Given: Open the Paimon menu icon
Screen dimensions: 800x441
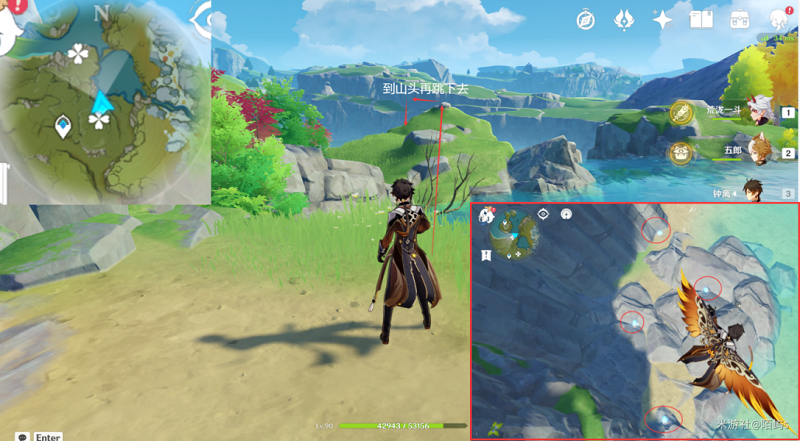Looking at the screenshot, I should [10, 30].
